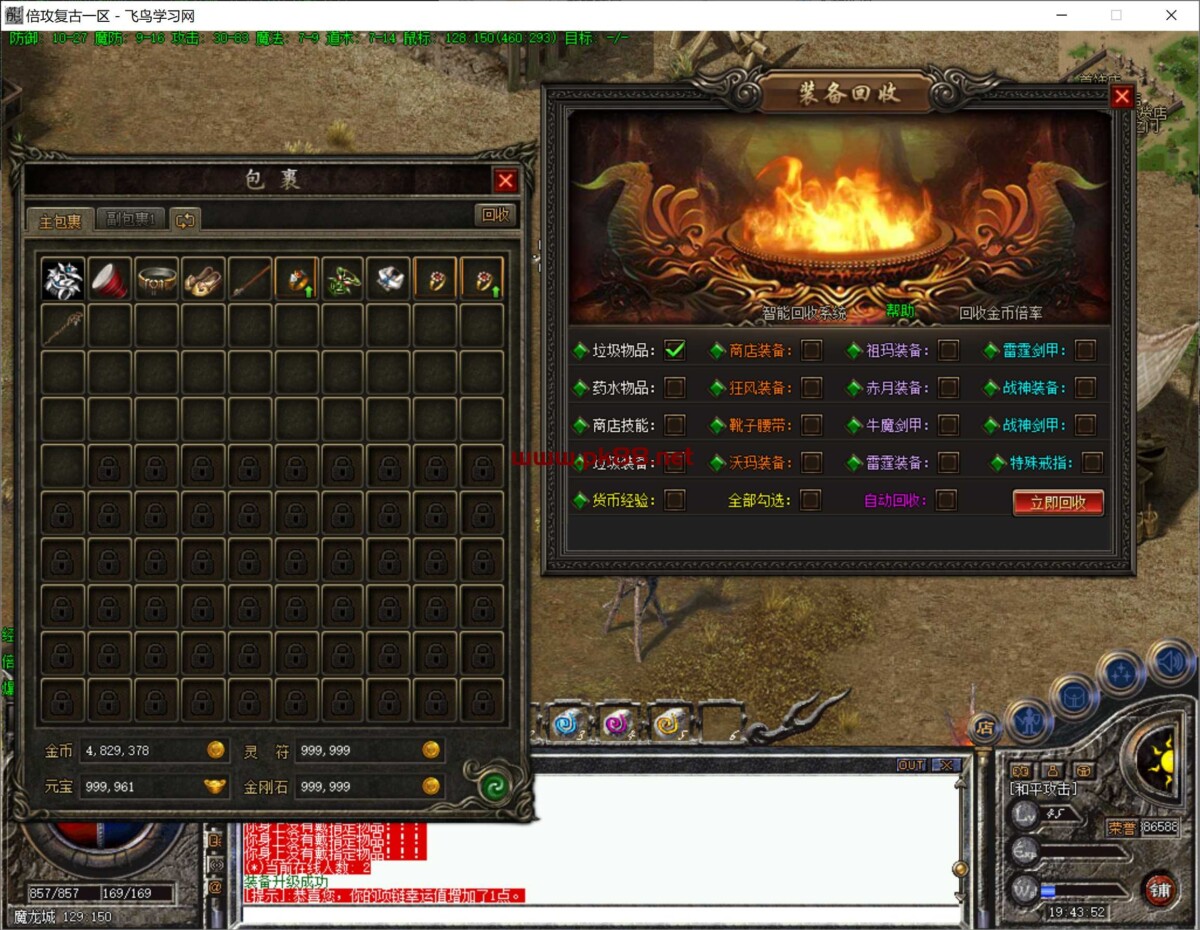The height and width of the screenshot is (930, 1200).
Task: Tick the 商店装备 checkbox
Action: [x=812, y=350]
